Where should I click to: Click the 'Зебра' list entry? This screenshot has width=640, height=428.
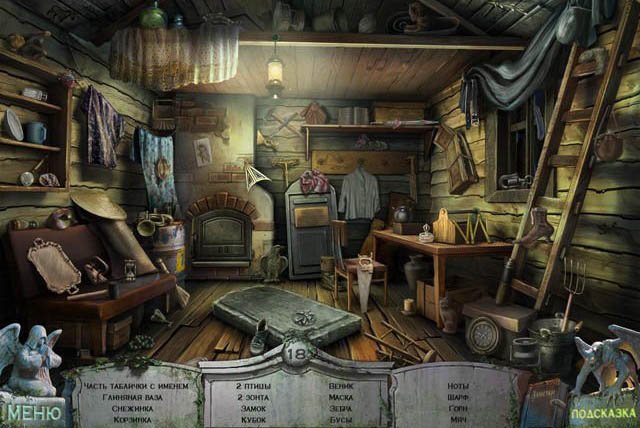341,408
